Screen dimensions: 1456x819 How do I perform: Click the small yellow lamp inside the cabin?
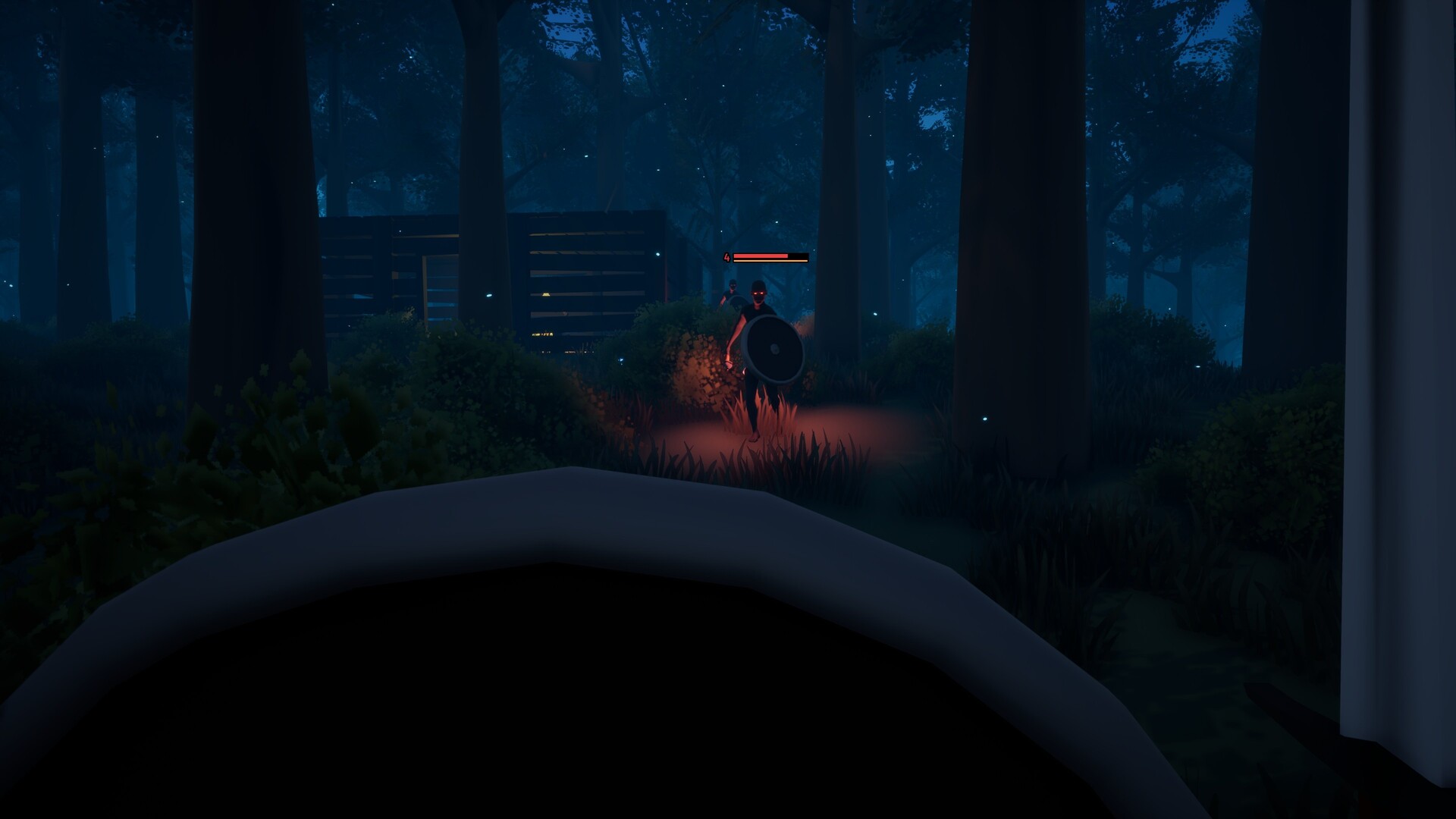tap(547, 294)
